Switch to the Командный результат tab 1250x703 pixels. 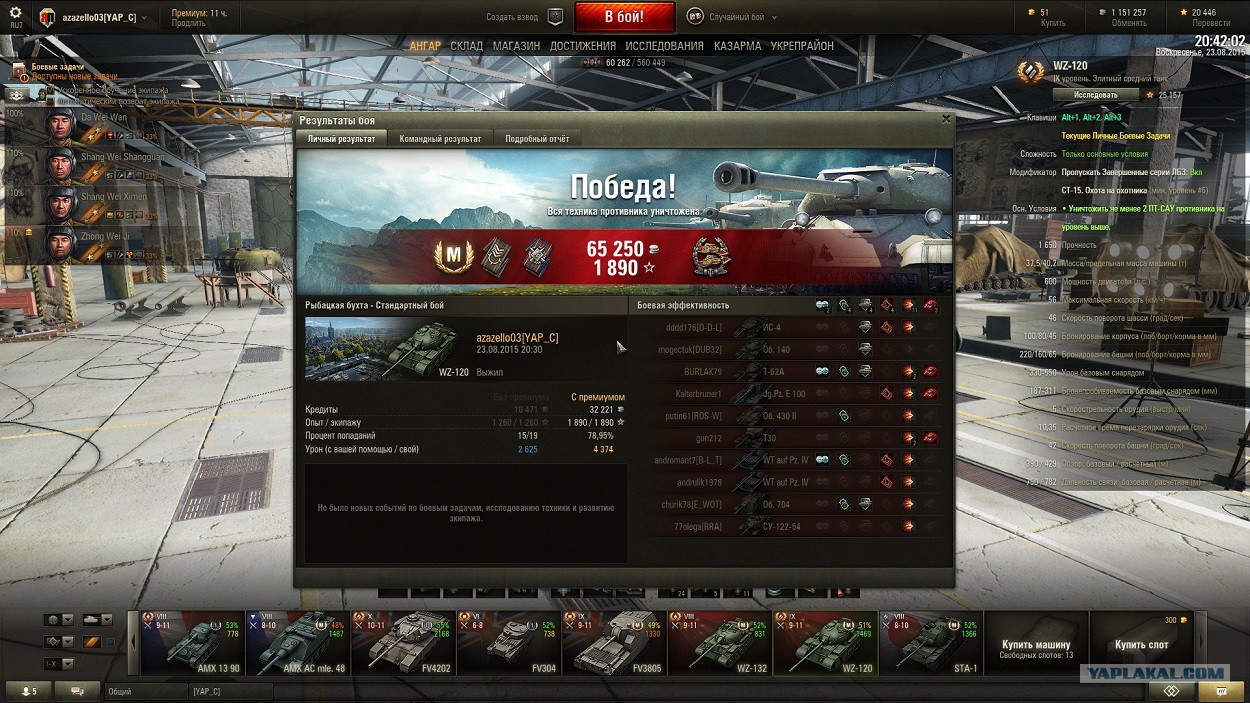(440, 139)
